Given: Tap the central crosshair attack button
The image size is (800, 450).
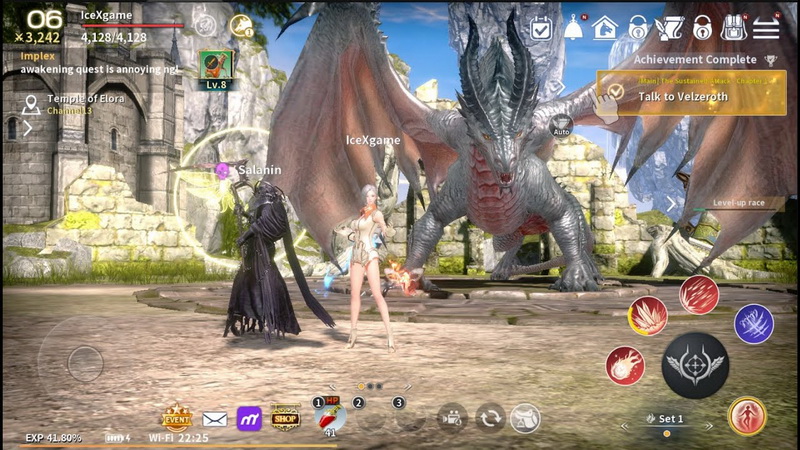Looking at the screenshot, I should [x=694, y=365].
